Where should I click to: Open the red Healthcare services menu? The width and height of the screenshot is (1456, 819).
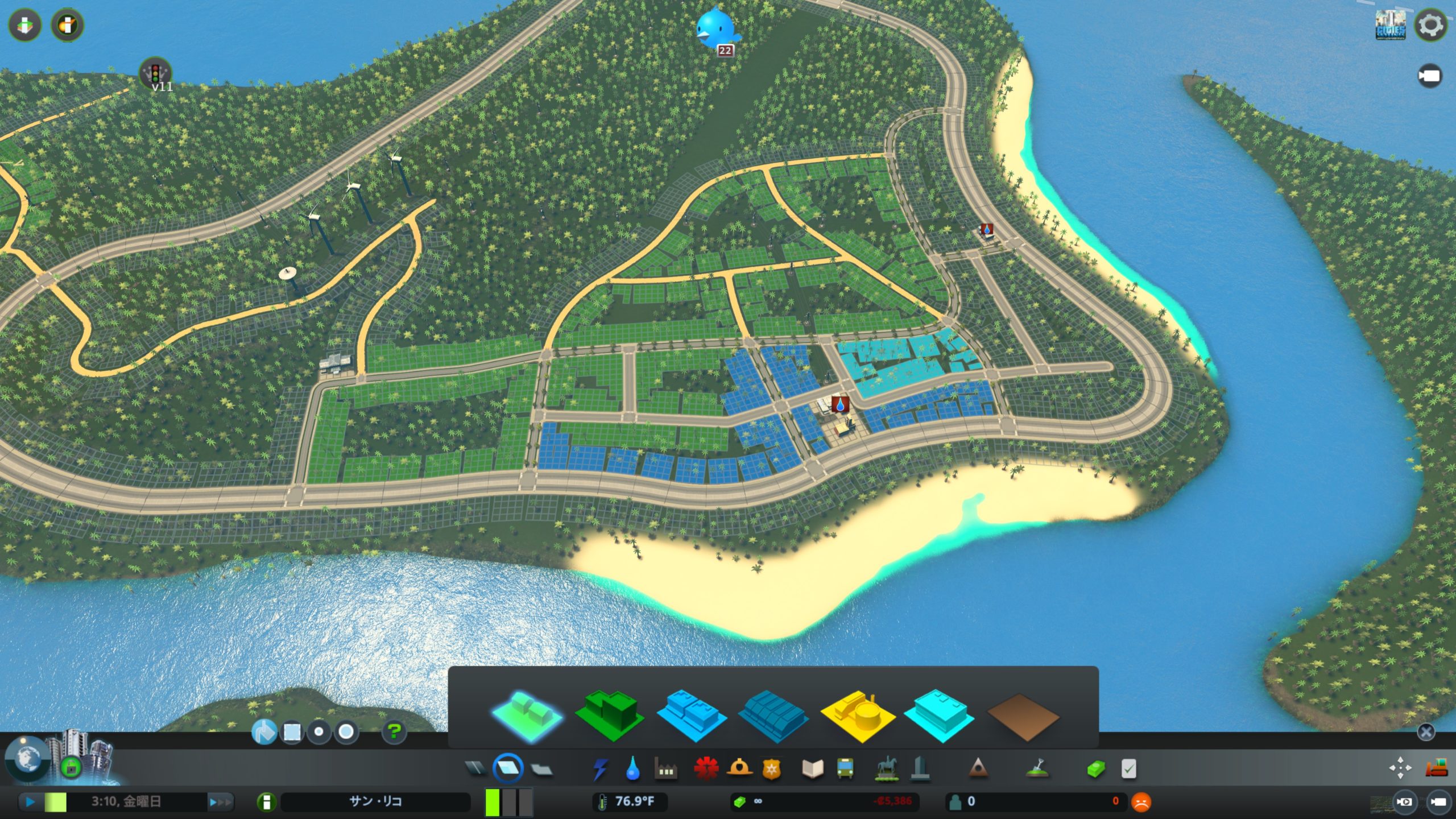pyautogui.click(x=706, y=769)
